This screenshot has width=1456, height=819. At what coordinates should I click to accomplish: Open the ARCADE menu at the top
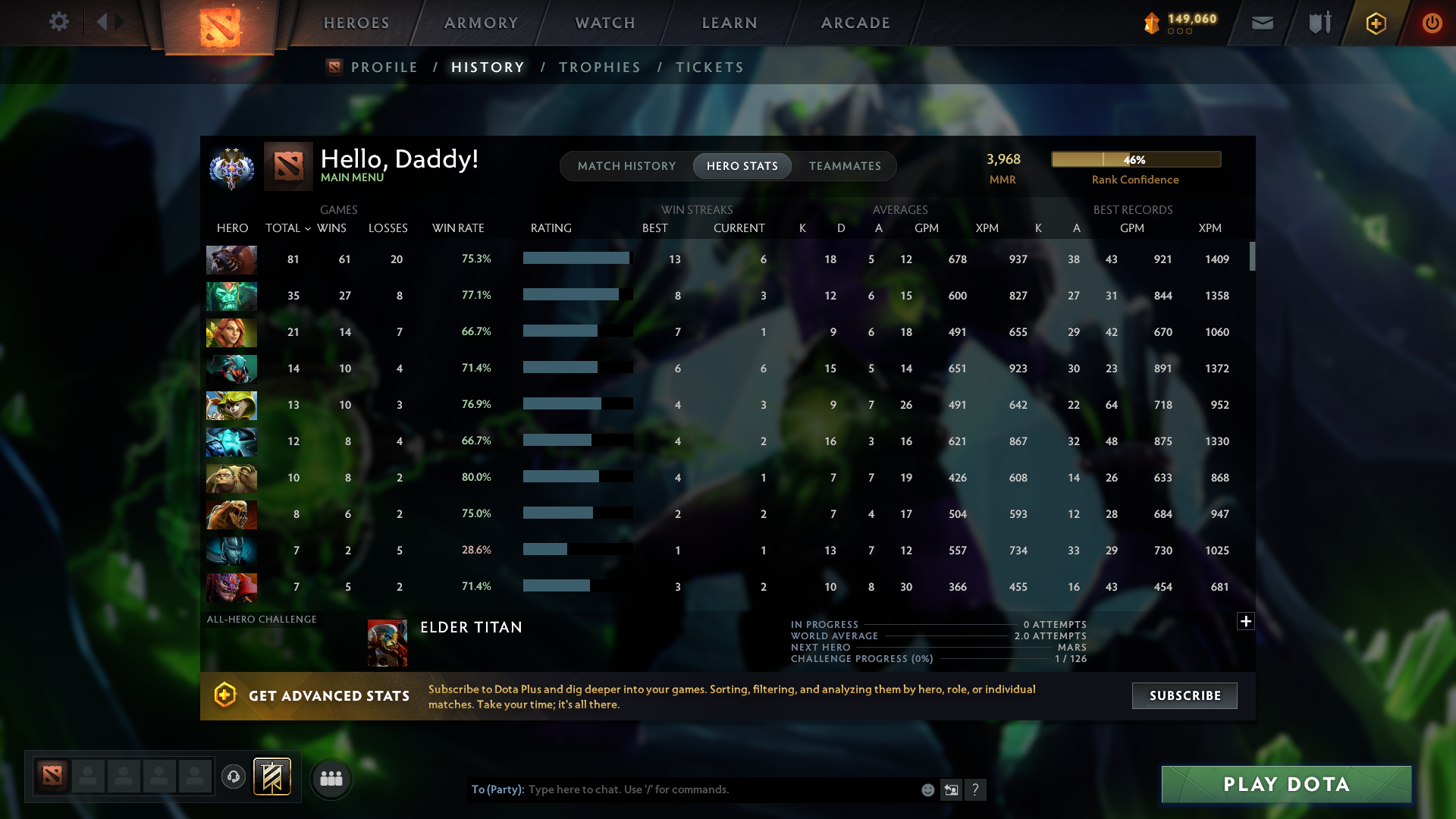tap(855, 23)
